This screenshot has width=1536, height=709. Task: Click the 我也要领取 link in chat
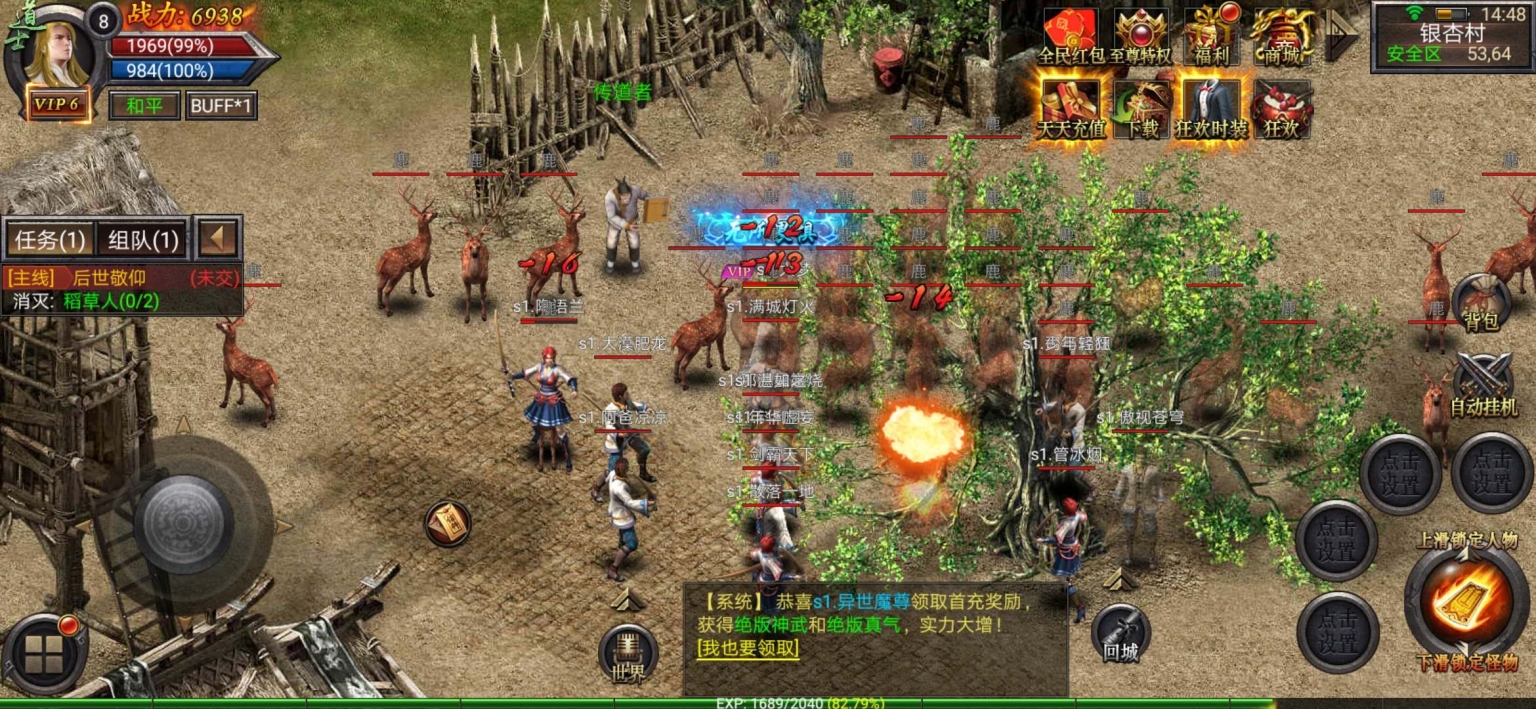tap(749, 648)
